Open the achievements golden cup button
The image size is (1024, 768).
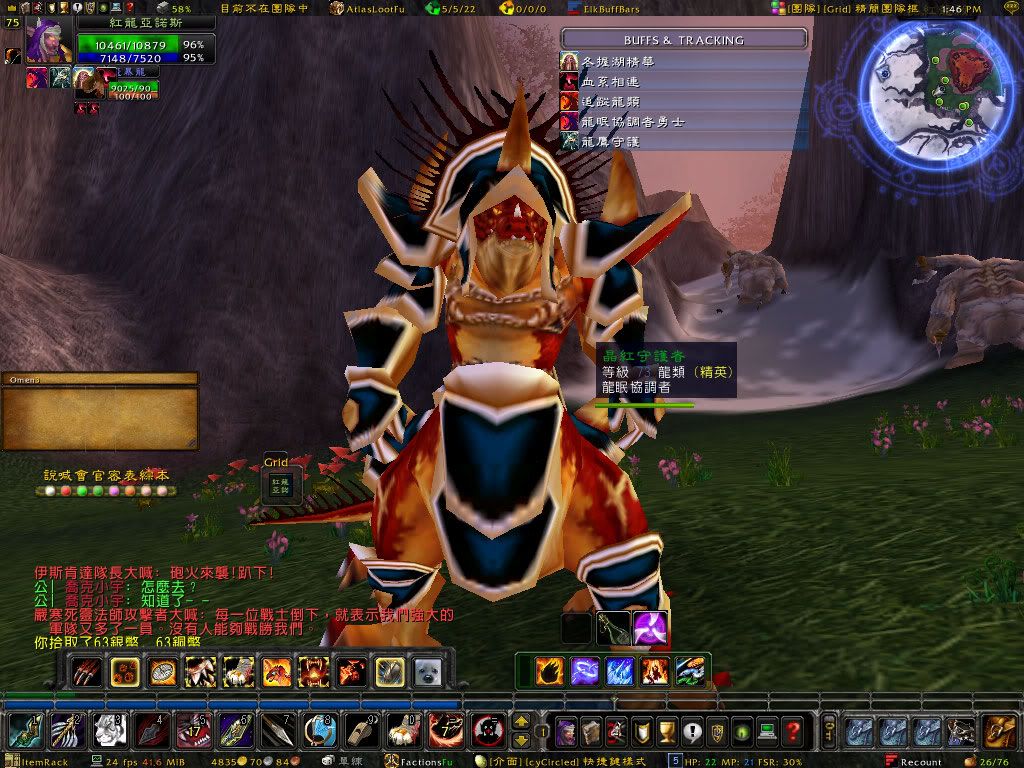coord(665,732)
